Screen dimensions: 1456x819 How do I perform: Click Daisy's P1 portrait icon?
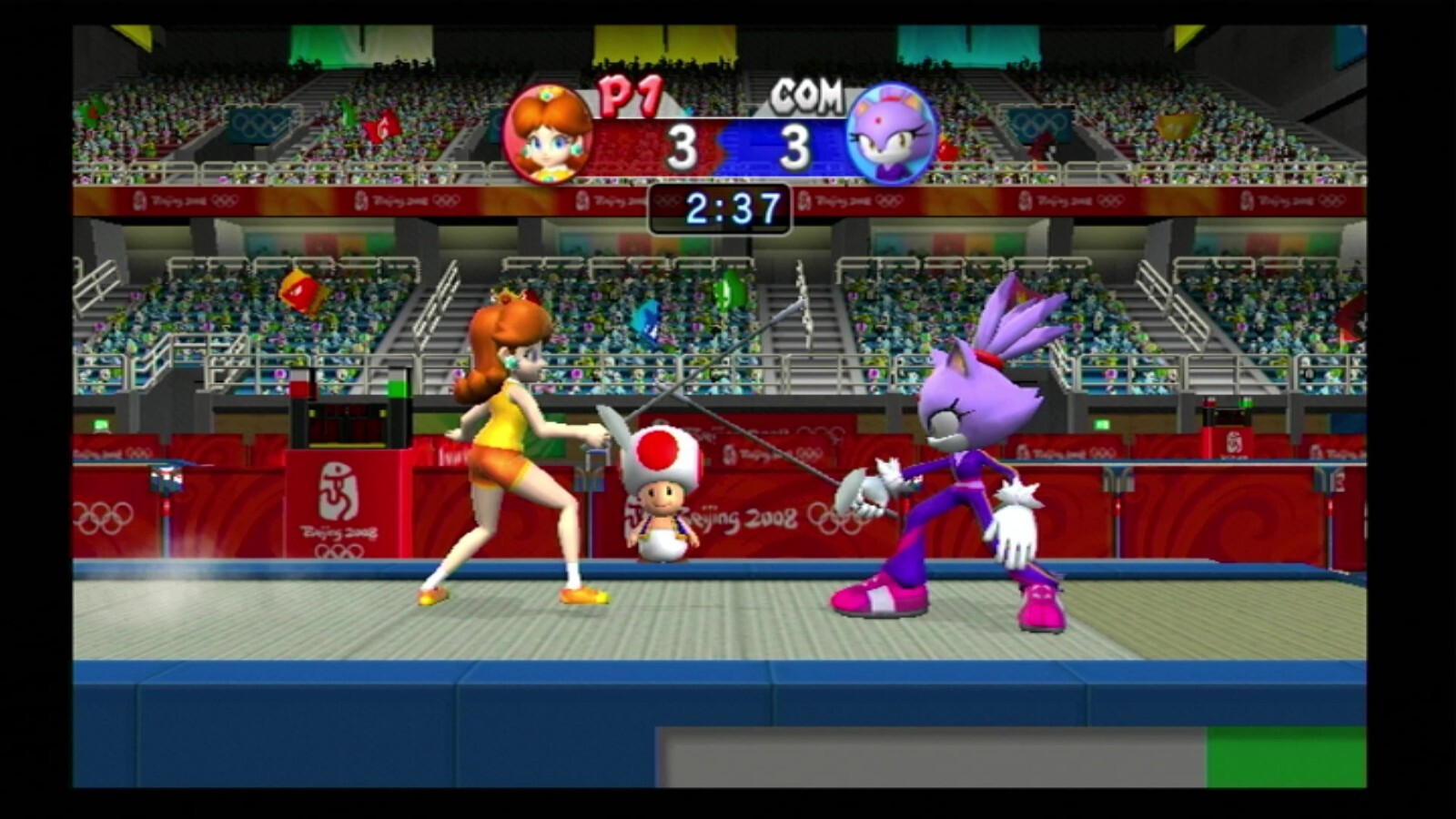coord(549,135)
